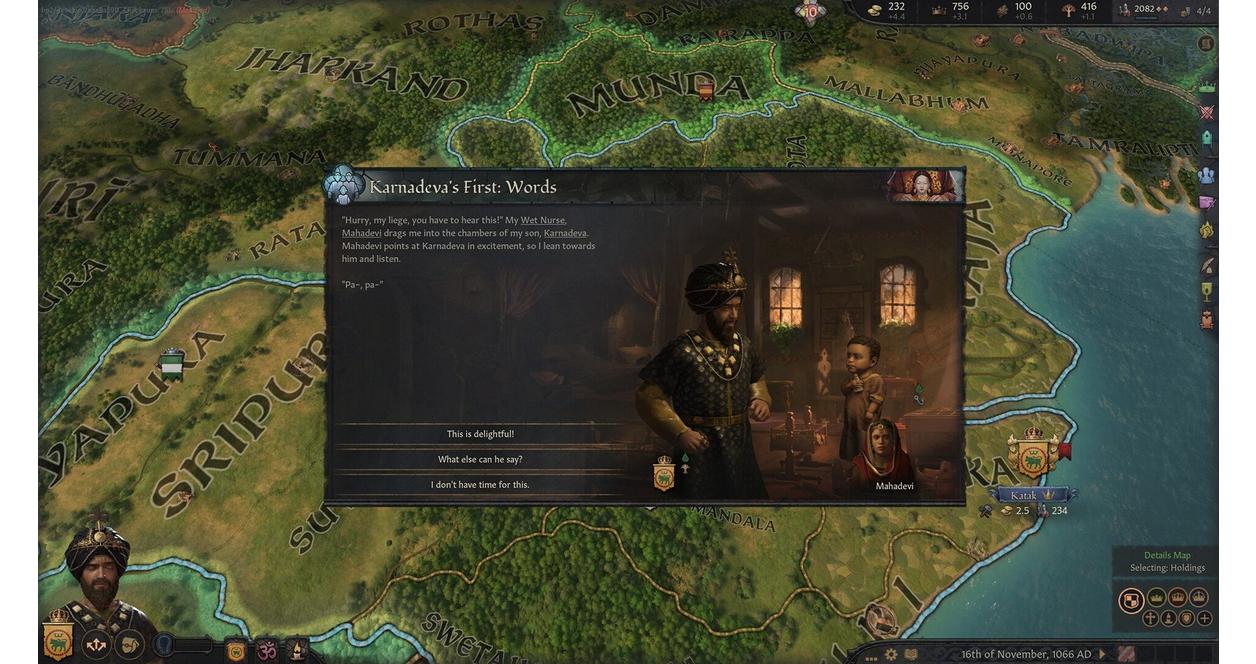This screenshot has height=664, width=1256.
Task: Open the crossed swords military side tab
Action: [x=1207, y=112]
